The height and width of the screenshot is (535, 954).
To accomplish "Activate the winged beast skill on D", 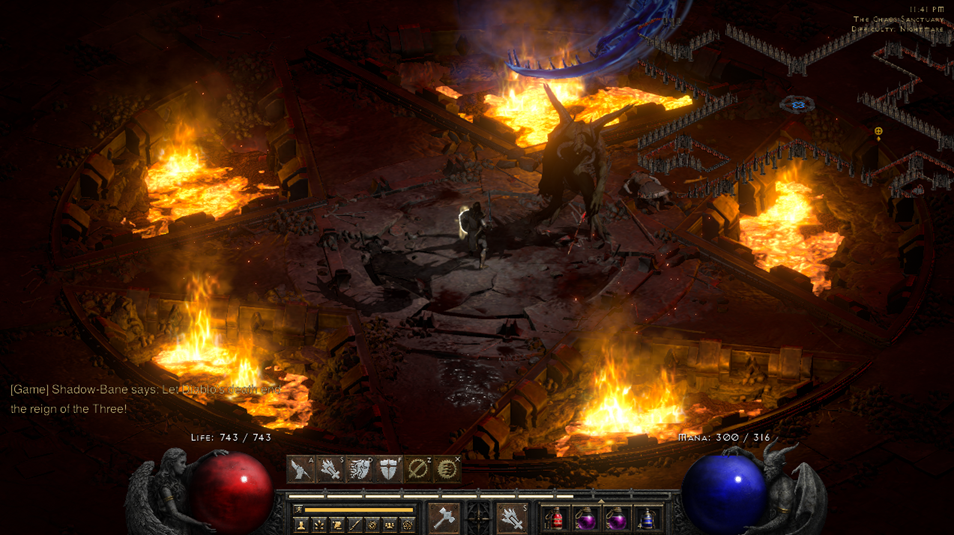I will click(358, 469).
